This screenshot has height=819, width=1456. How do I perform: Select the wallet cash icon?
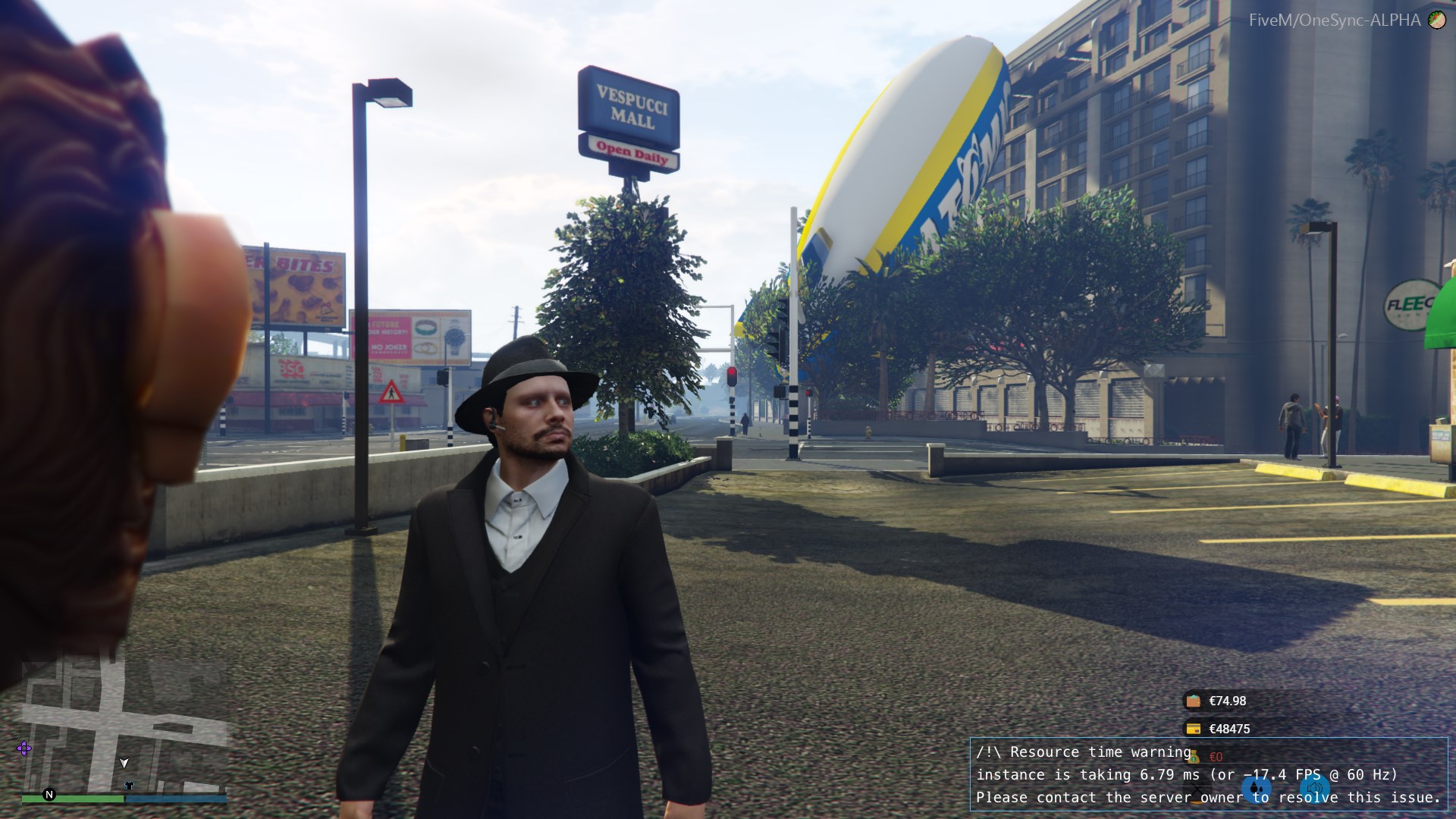click(x=1194, y=701)
